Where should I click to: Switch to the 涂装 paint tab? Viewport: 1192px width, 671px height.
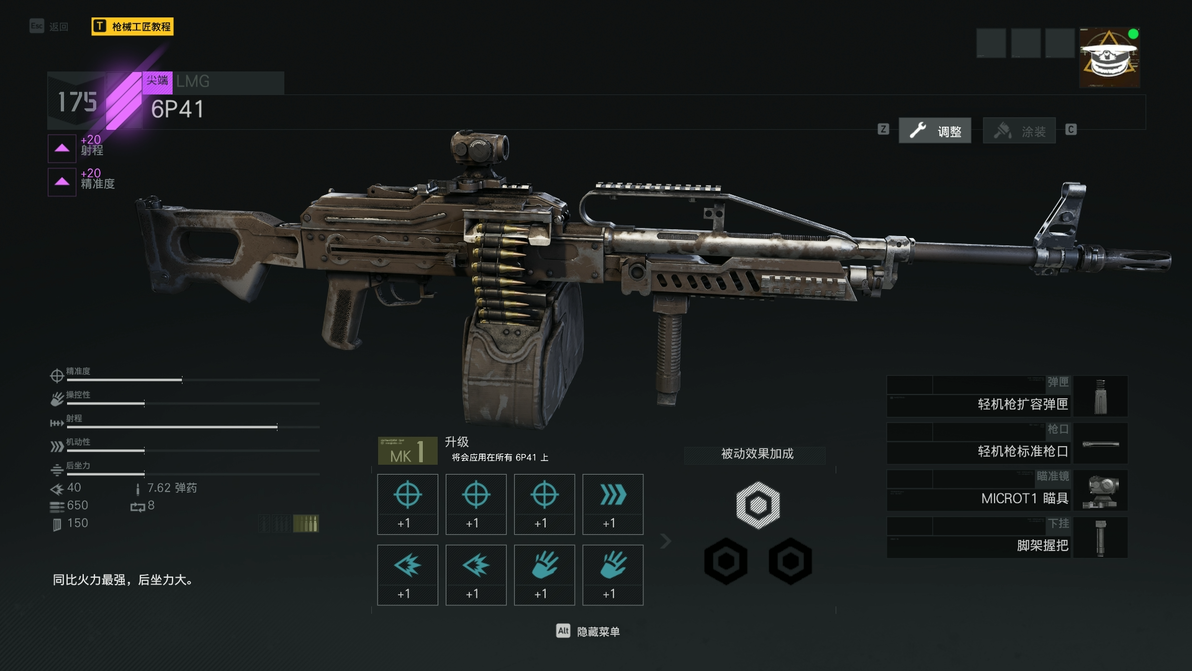pyautogui.click(x=1020, y=131)
